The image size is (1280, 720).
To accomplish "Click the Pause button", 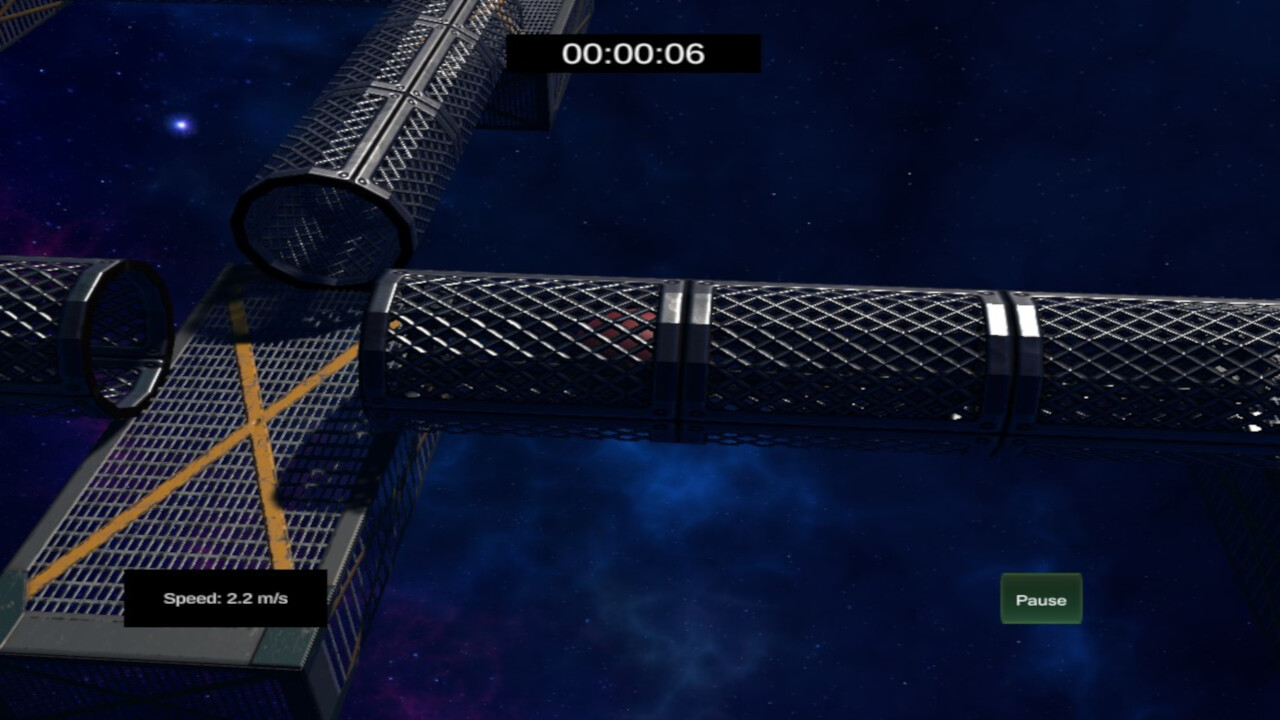I will (1040, 599).
